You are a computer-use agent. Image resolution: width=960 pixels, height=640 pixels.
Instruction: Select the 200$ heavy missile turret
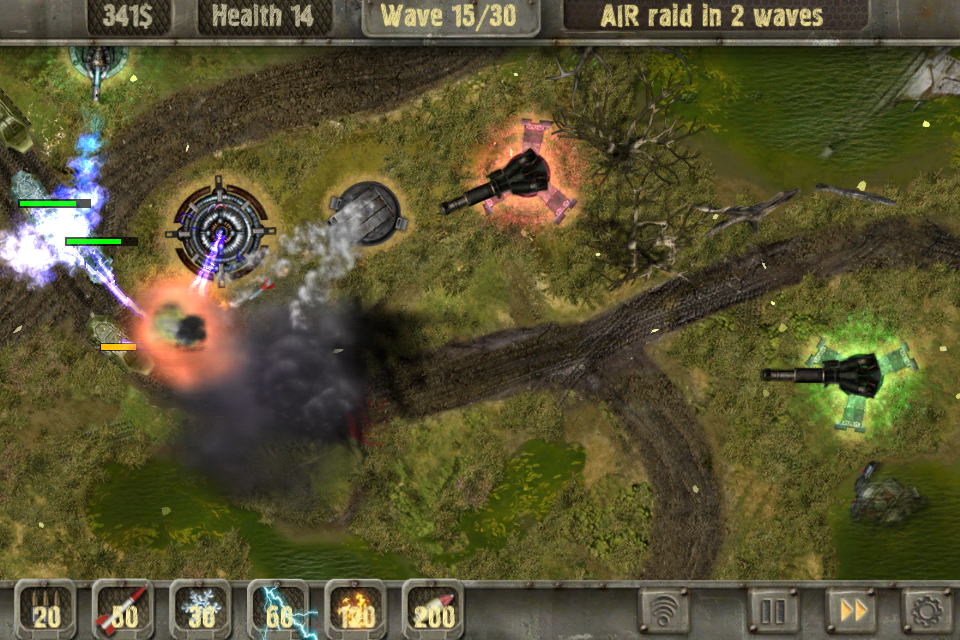pos(433,609)
